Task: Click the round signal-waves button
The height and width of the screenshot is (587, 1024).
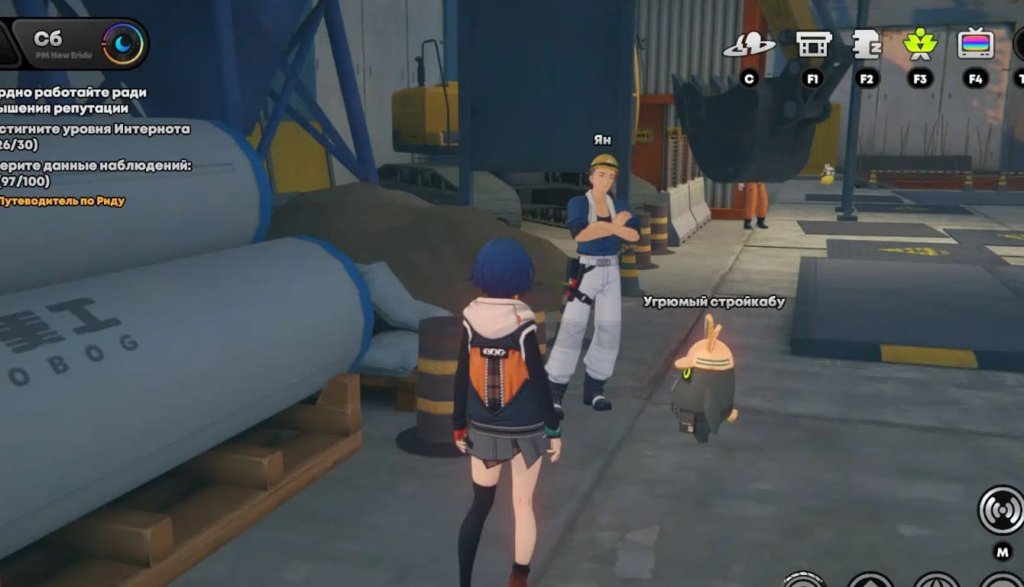Action: point(1000,509)
